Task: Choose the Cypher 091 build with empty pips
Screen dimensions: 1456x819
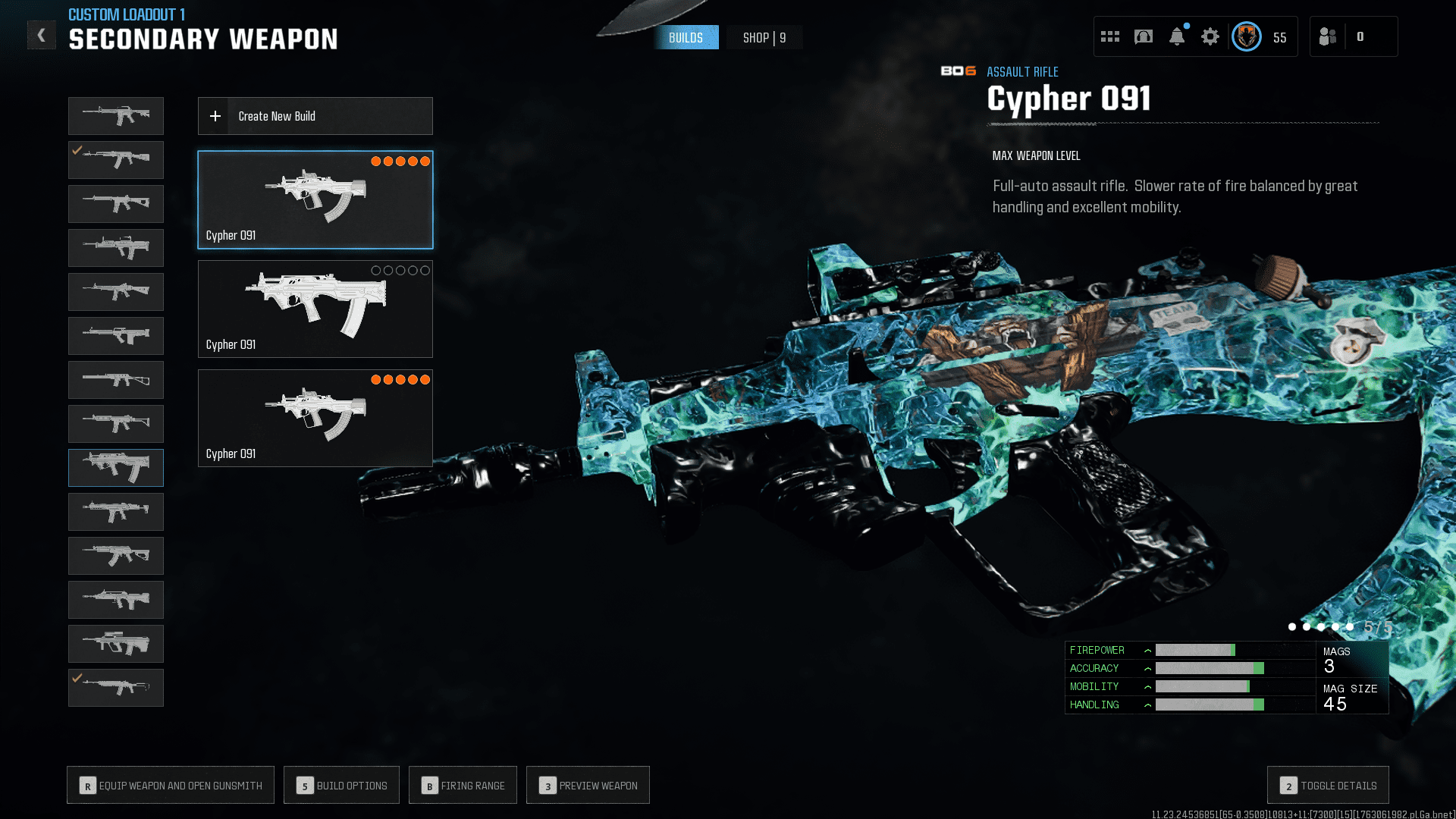Action: tap(315, 309)
